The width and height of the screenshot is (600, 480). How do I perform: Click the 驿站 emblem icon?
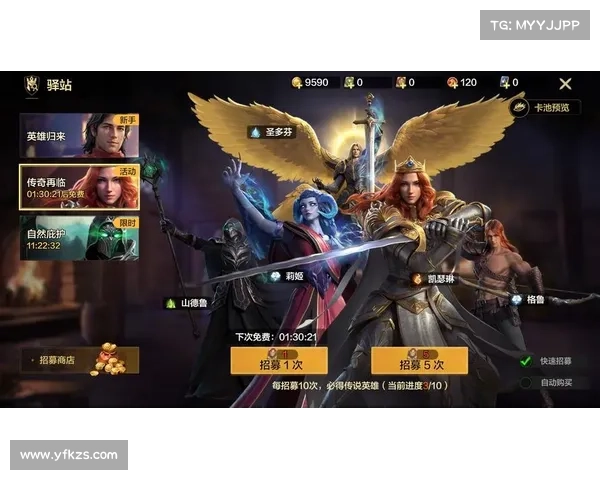(31, 85)
